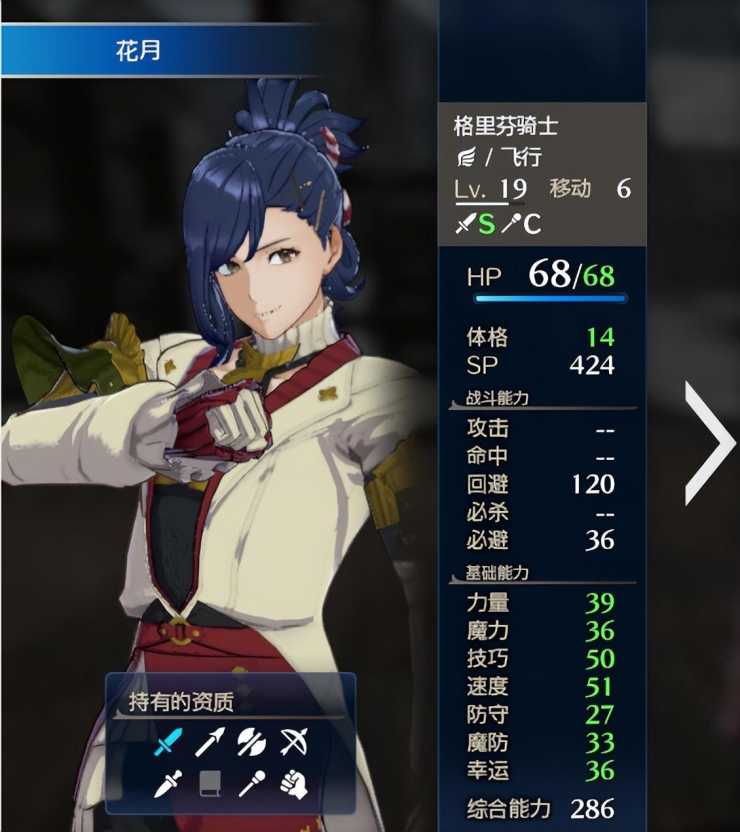Click the wing 飞行 unit type icon
The height and width of the screenshot is (832, 740).
(x=465, y=157)
